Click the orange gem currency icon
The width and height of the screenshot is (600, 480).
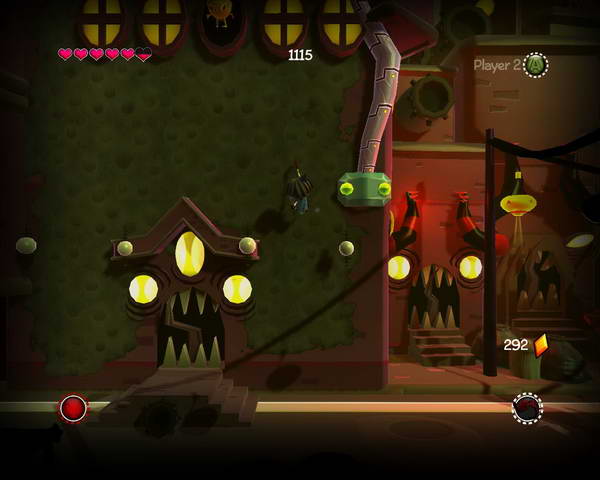(541, 345)
